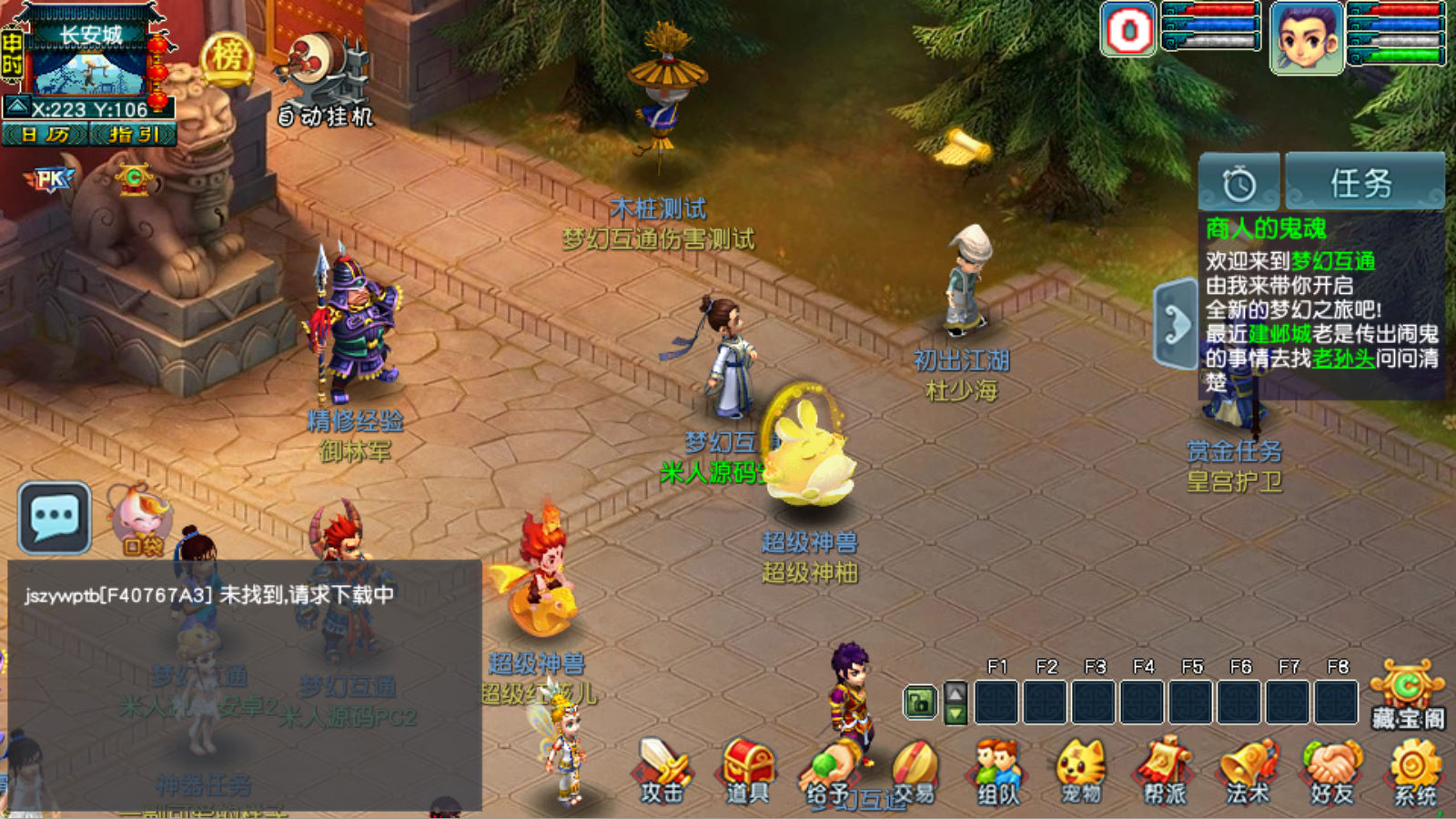Screen dimensions: 1456x819
Task: Open the chat speech bubble button
Action: tap(55, 518)
